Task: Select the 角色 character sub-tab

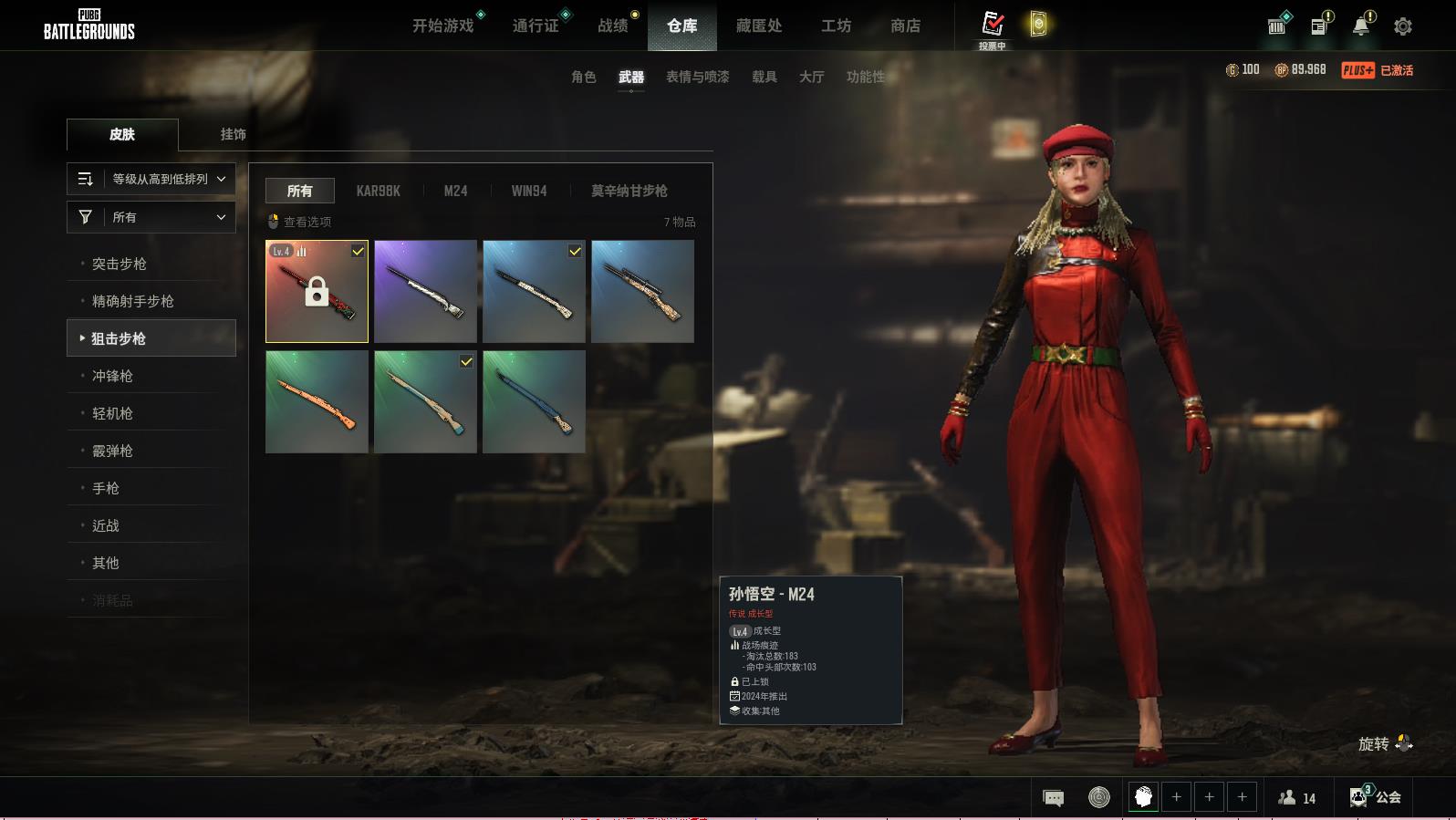Action: click(x=584, y=78)
